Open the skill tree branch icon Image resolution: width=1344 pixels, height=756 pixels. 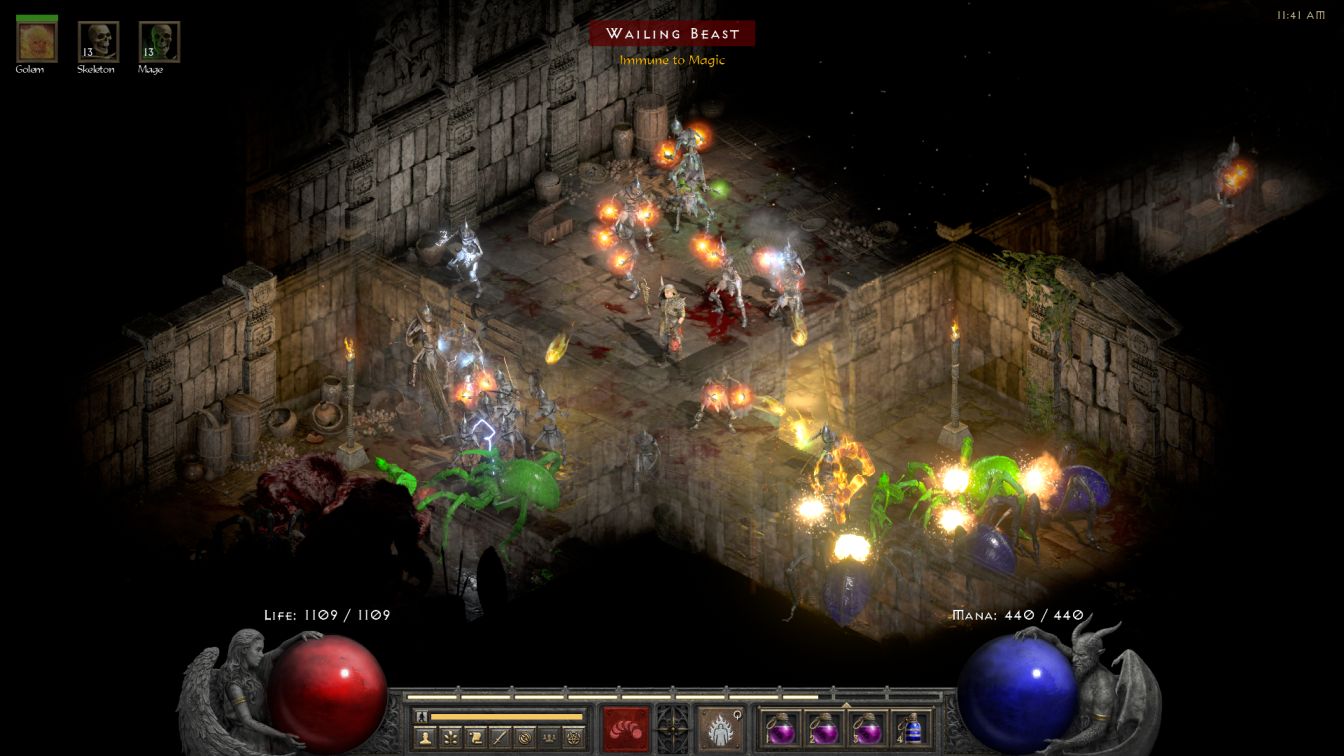pos(451,738)
